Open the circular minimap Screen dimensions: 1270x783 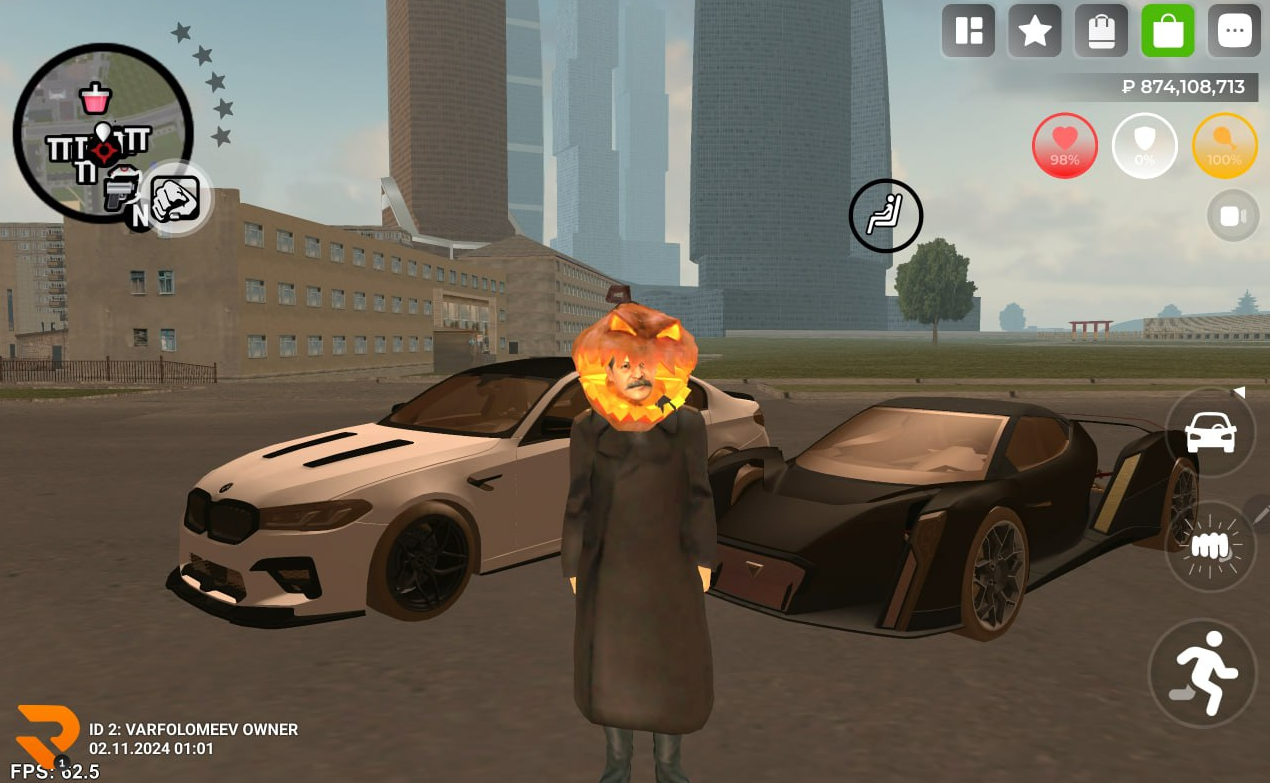(102, 132)
